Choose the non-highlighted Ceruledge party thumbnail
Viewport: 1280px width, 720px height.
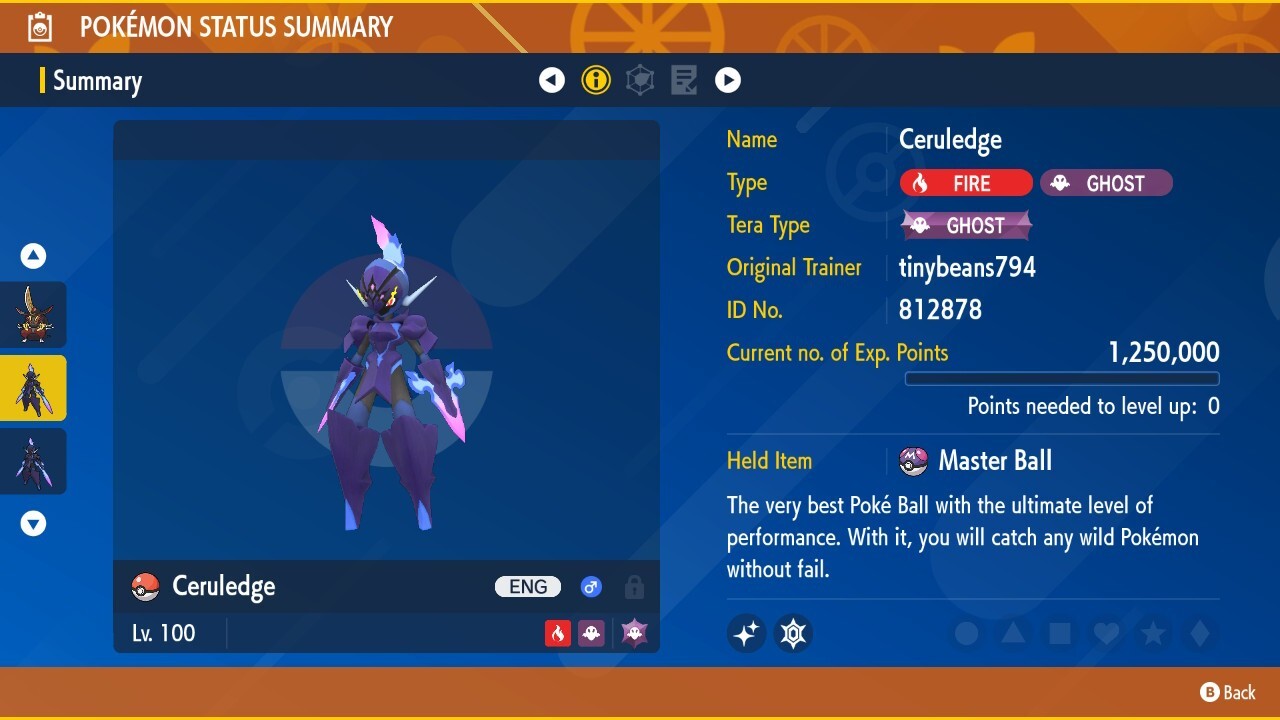tap(33, 461)
